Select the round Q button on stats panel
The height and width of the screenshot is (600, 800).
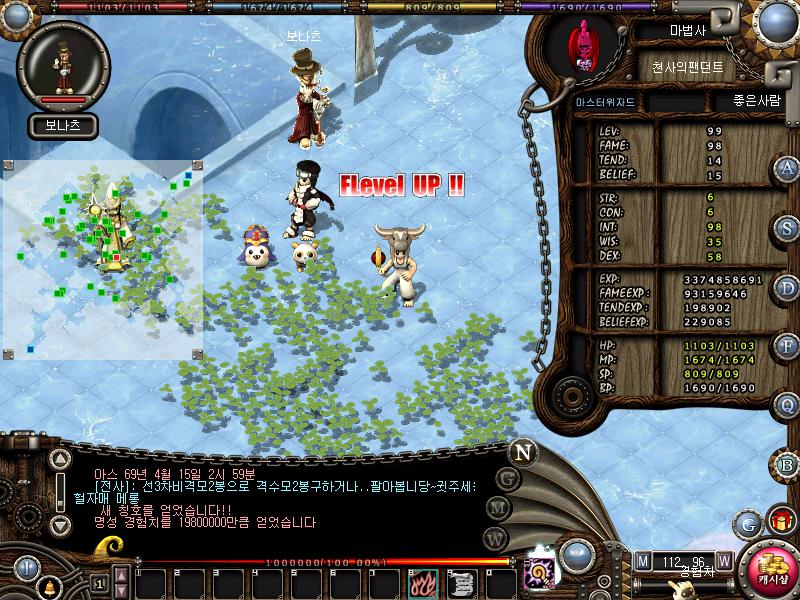[788, 405]
